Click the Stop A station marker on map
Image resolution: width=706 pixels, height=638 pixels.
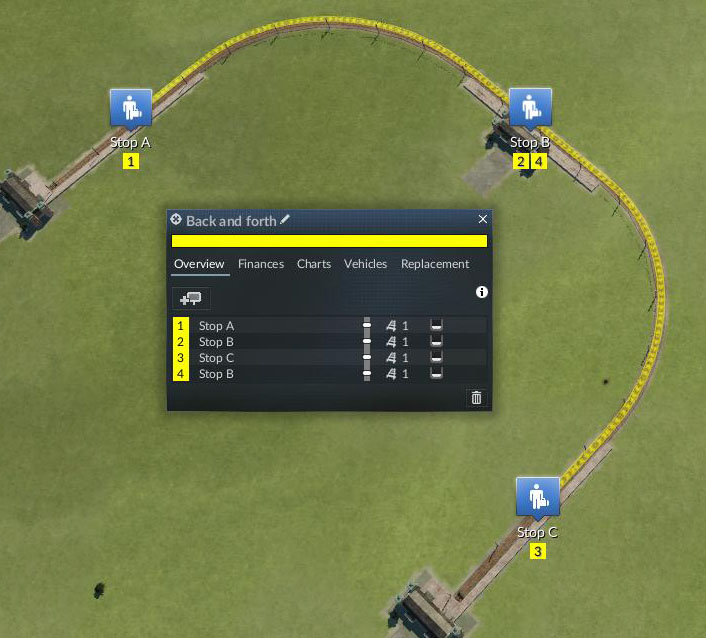point(130,107)
